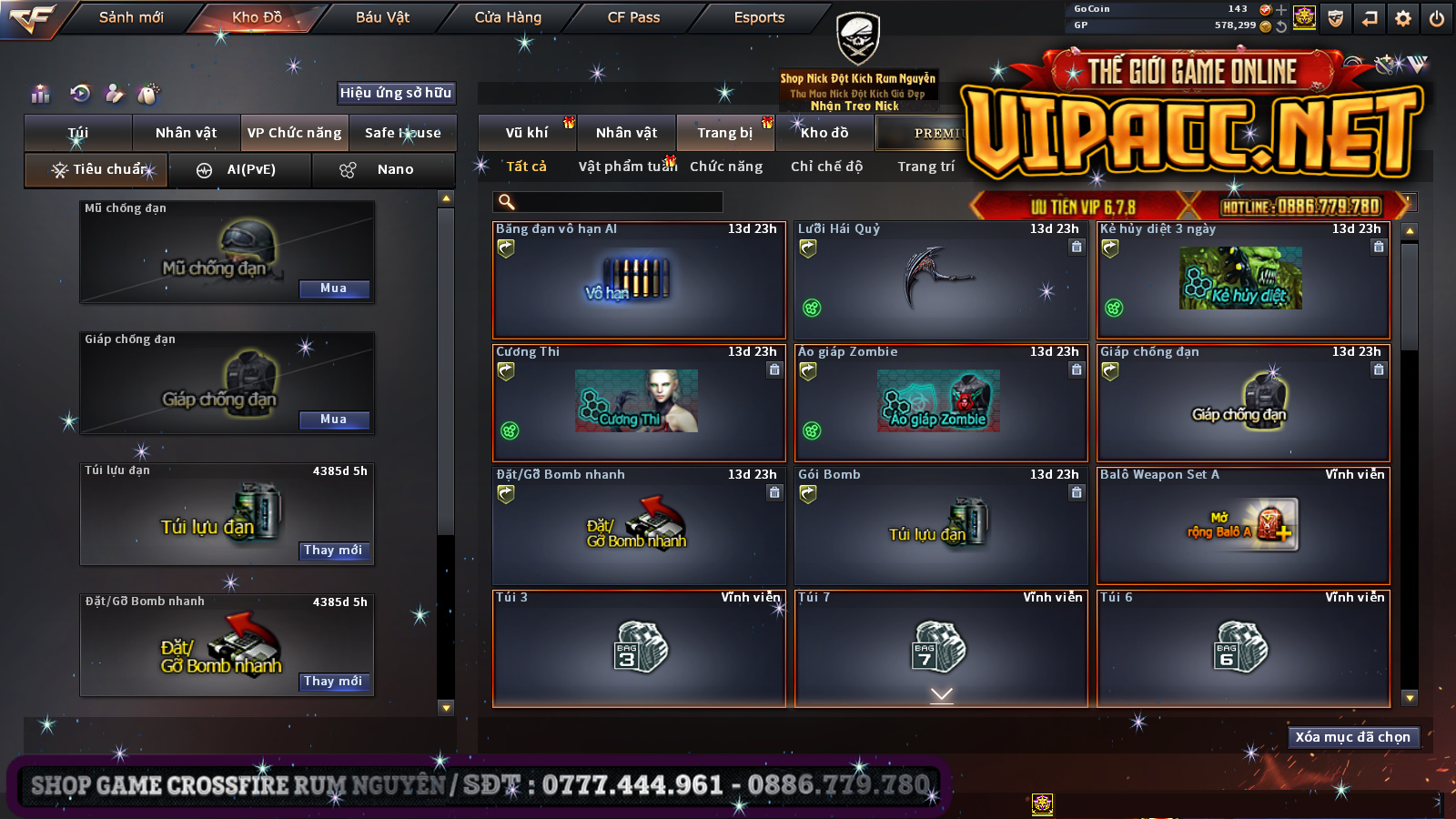Buy the Mũ chống đạn helmet

334,288
